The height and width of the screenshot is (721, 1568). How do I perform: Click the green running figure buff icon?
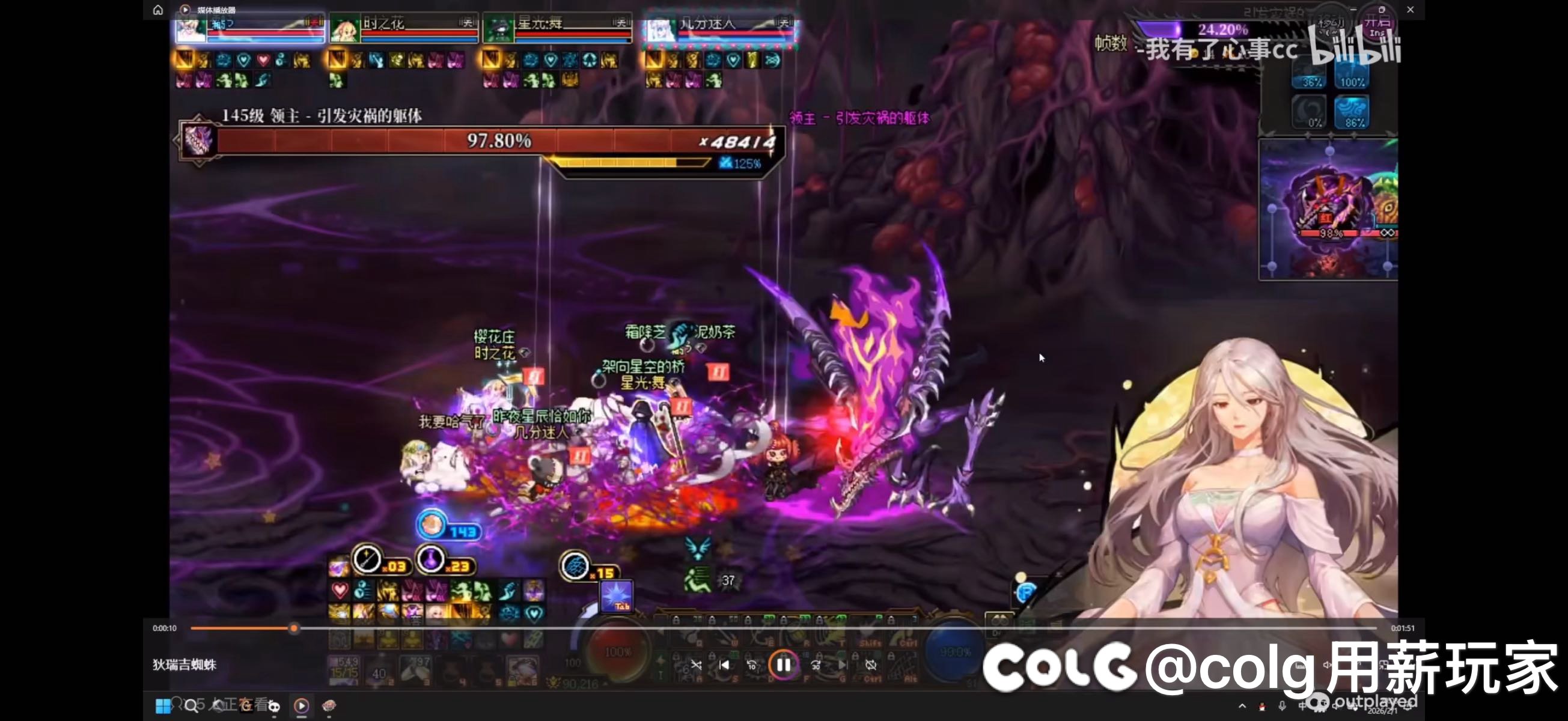698,580
